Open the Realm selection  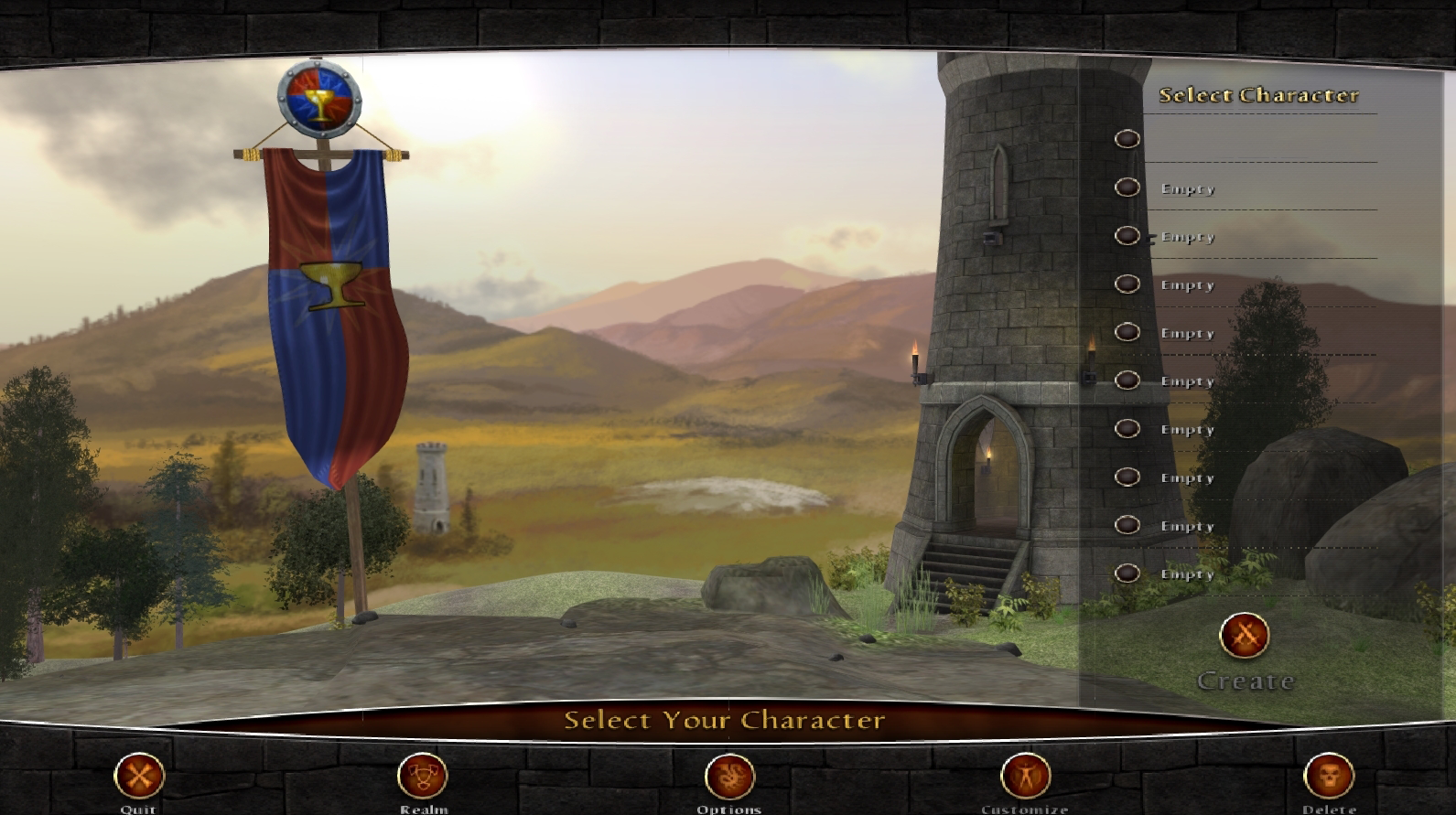click(x=423, y=777)
